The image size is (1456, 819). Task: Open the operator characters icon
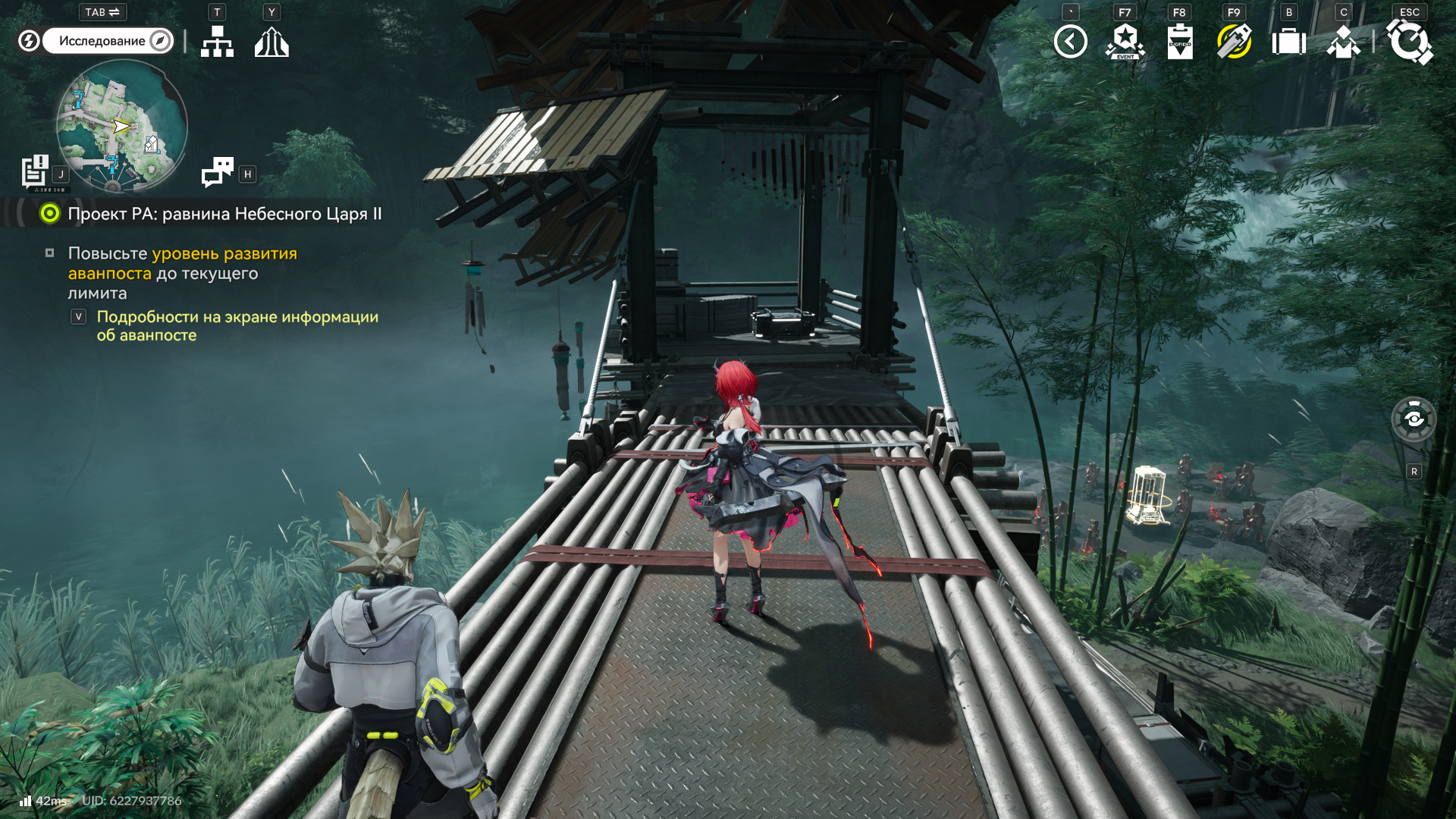[x=1343, y=42]
